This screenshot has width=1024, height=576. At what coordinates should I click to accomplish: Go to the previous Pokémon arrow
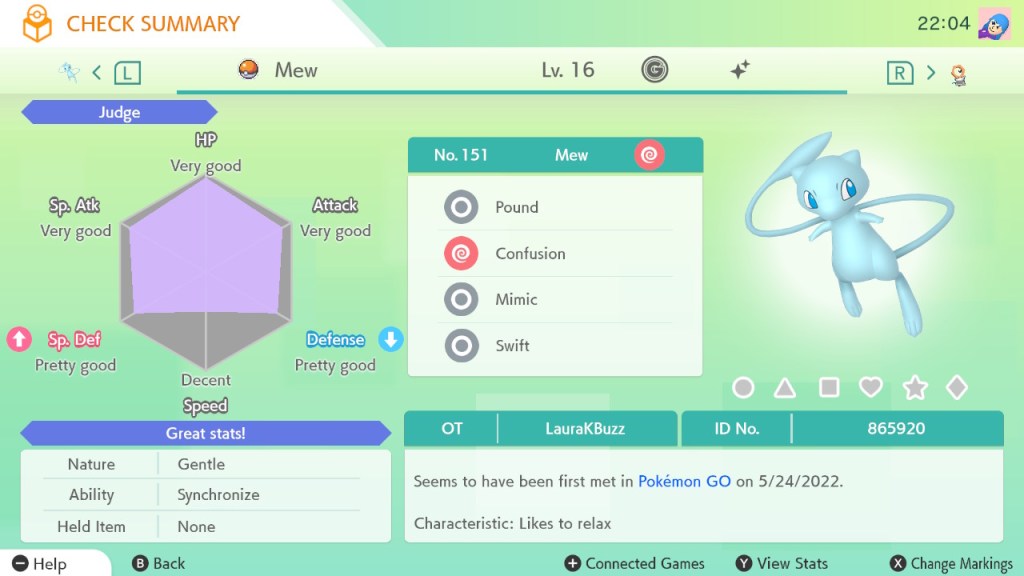[x=97, y=72]
